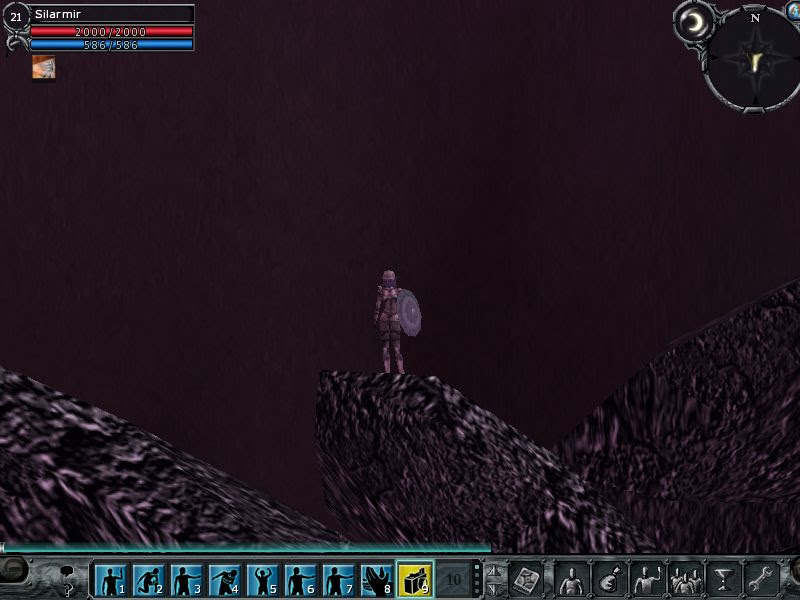Click the crescent moon time indicator
800x600 pixels.
[691, 21]
